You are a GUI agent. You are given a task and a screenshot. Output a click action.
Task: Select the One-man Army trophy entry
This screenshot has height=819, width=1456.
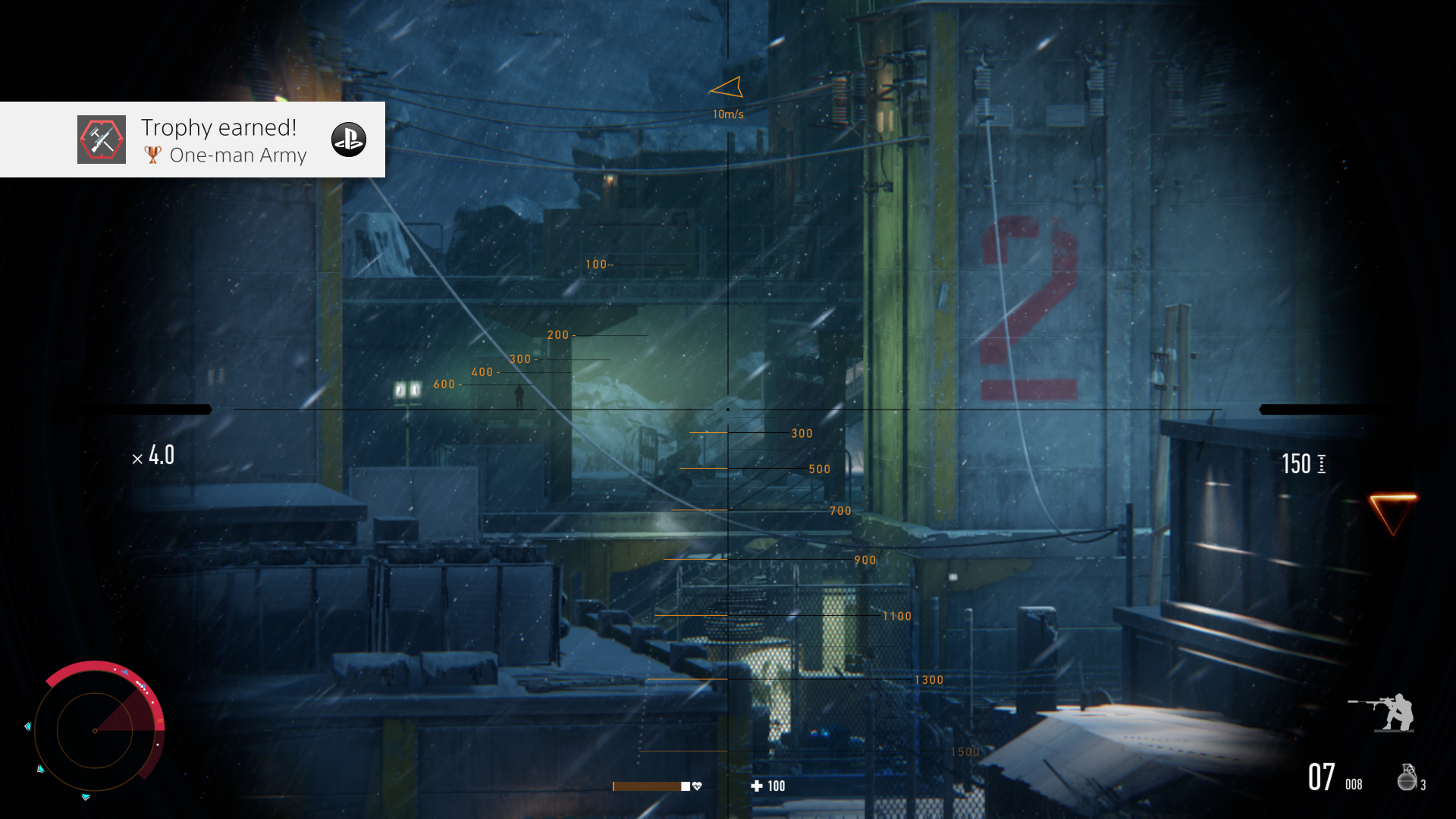238,155
